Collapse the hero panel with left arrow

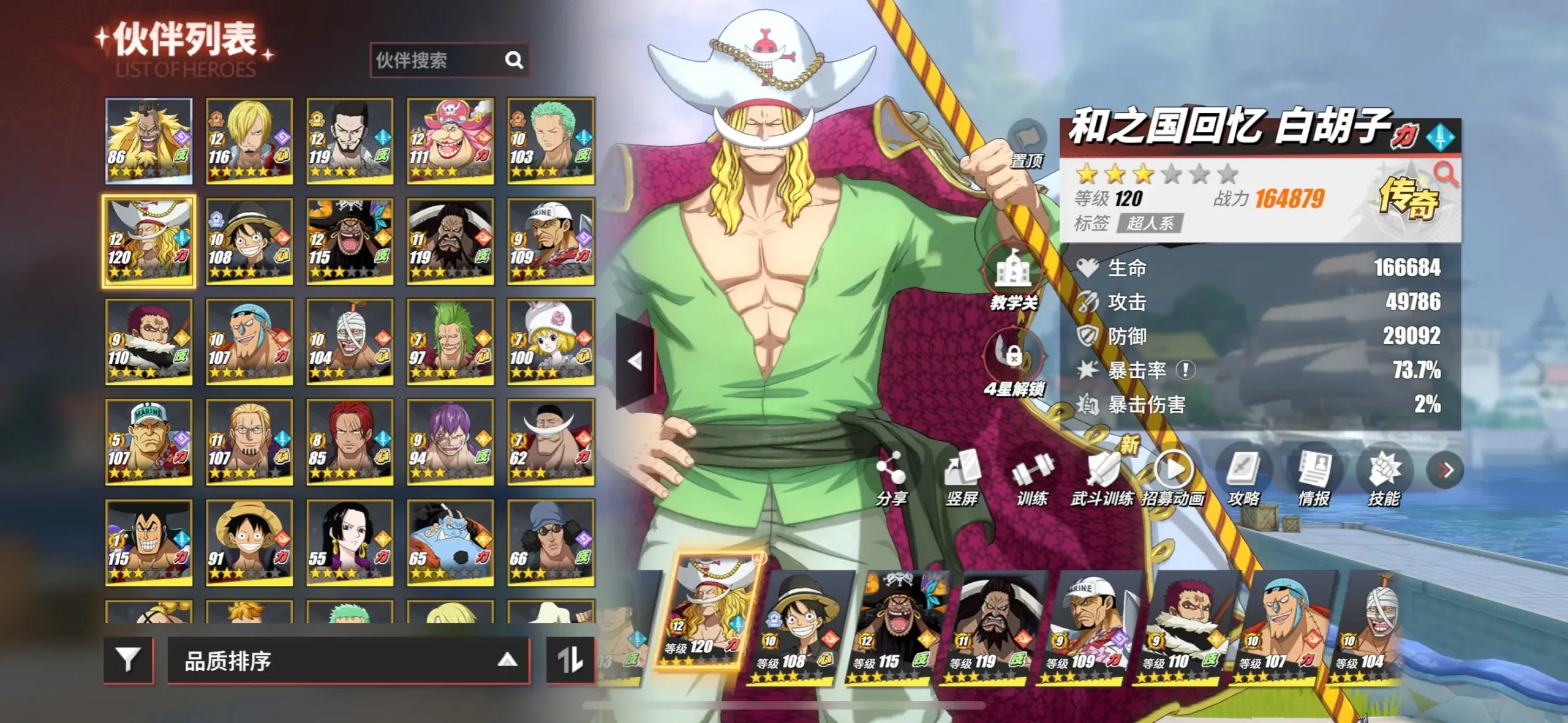coord(635,361)
